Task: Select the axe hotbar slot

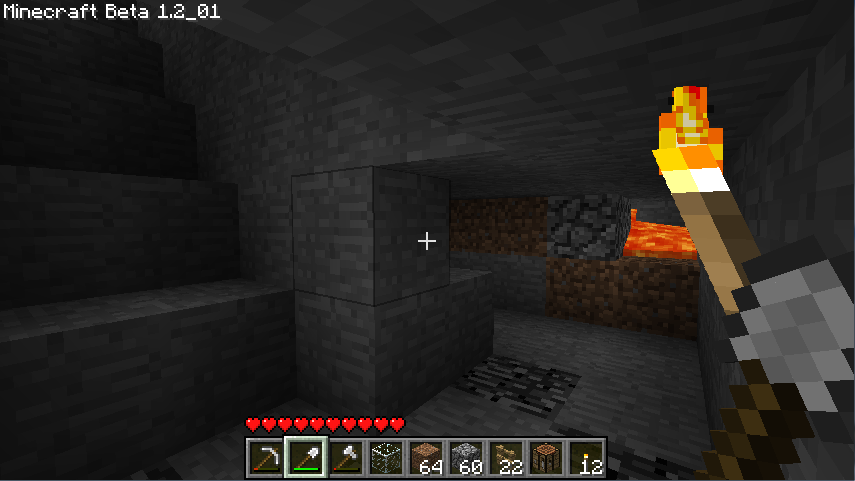Action: 346,459
